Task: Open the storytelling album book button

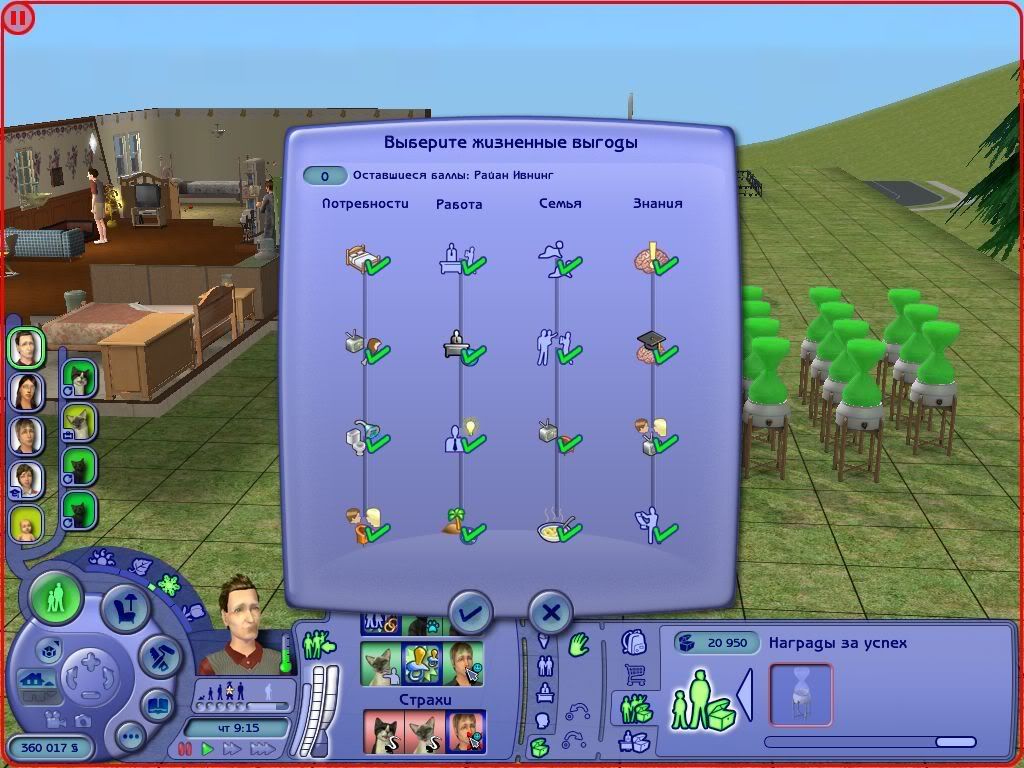Action: click(159, 705)
